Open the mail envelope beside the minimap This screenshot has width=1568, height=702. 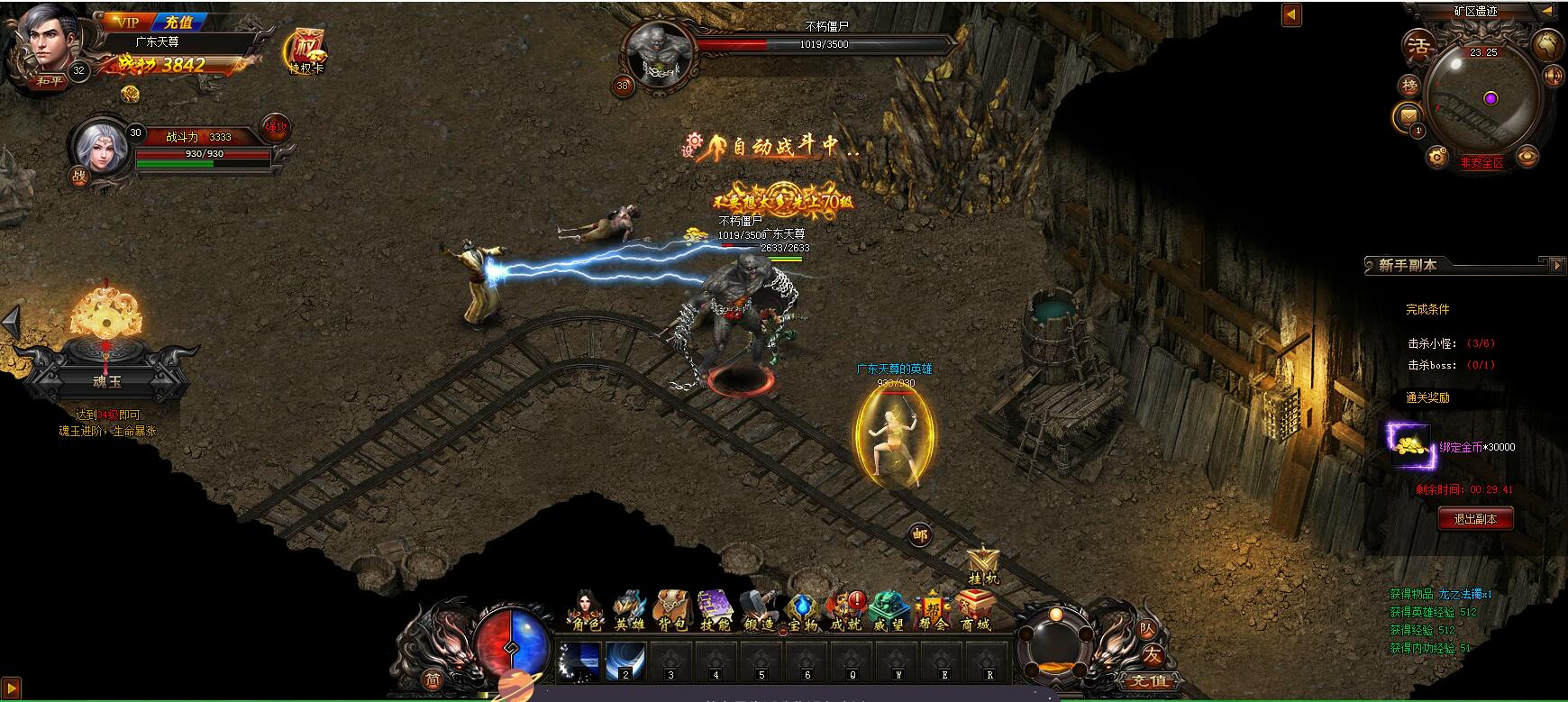pyautogui.click(x=1408, y=115)
